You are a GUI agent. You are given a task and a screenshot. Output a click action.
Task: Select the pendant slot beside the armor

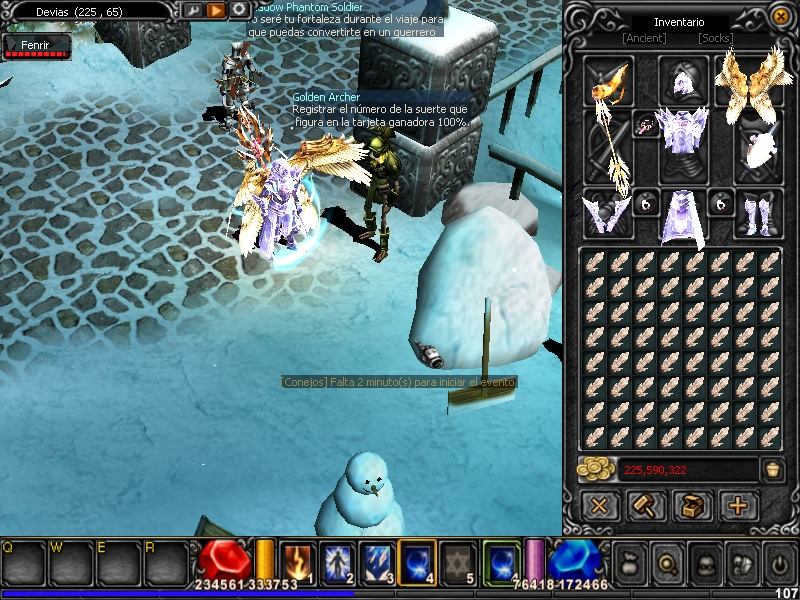tap(646, 125)
